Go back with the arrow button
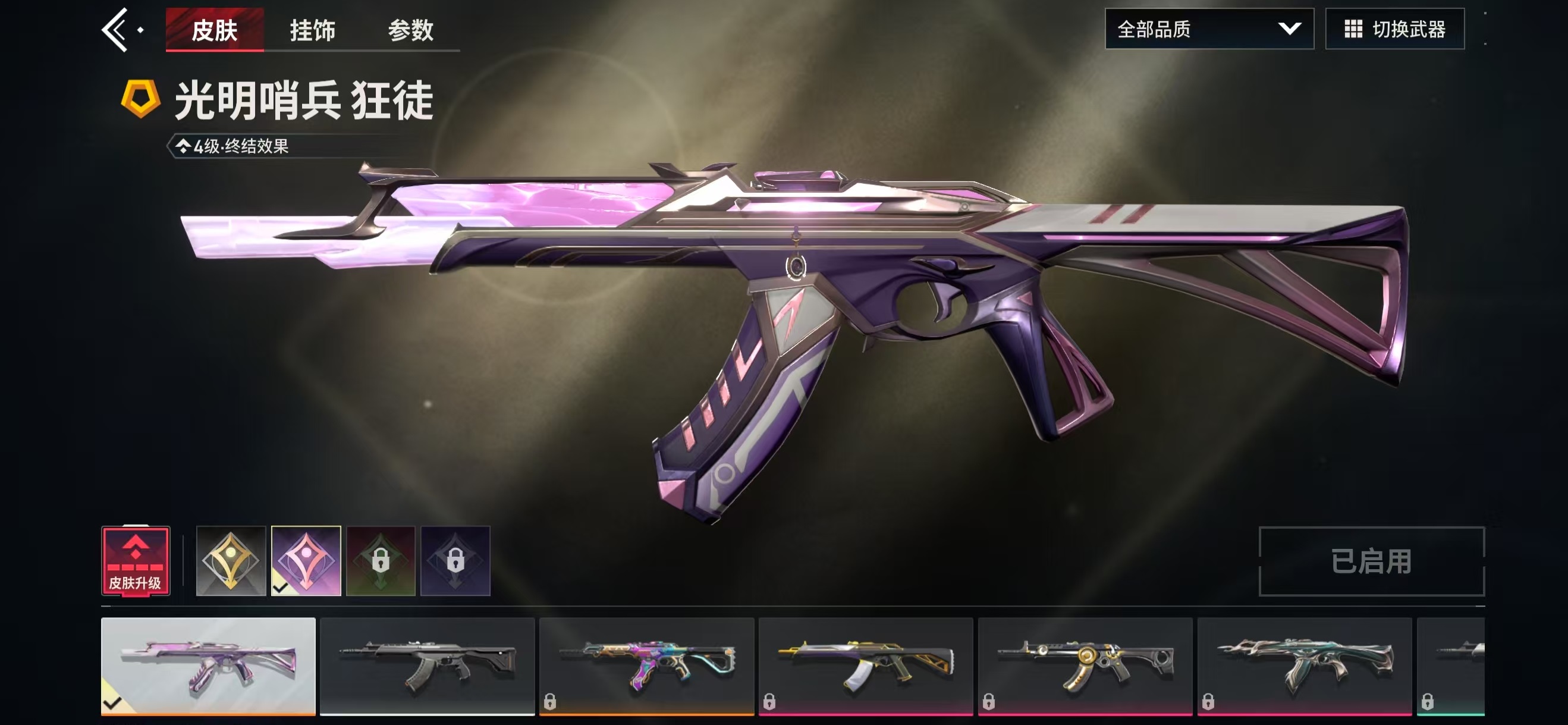This screenshot has width=1568, height=725. 115,29
